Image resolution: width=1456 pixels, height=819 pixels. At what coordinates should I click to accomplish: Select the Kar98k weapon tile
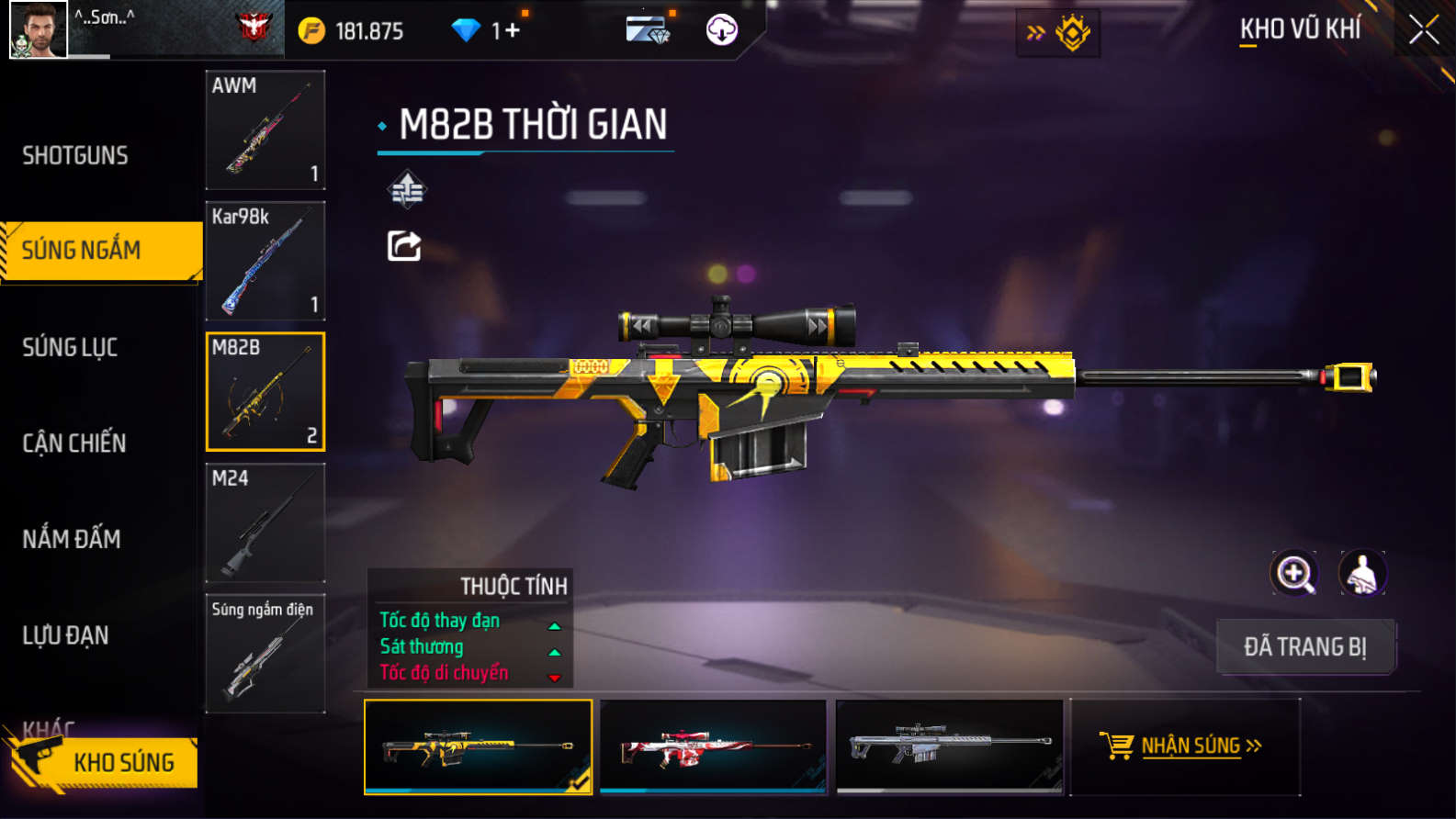(x=265, y=261)
